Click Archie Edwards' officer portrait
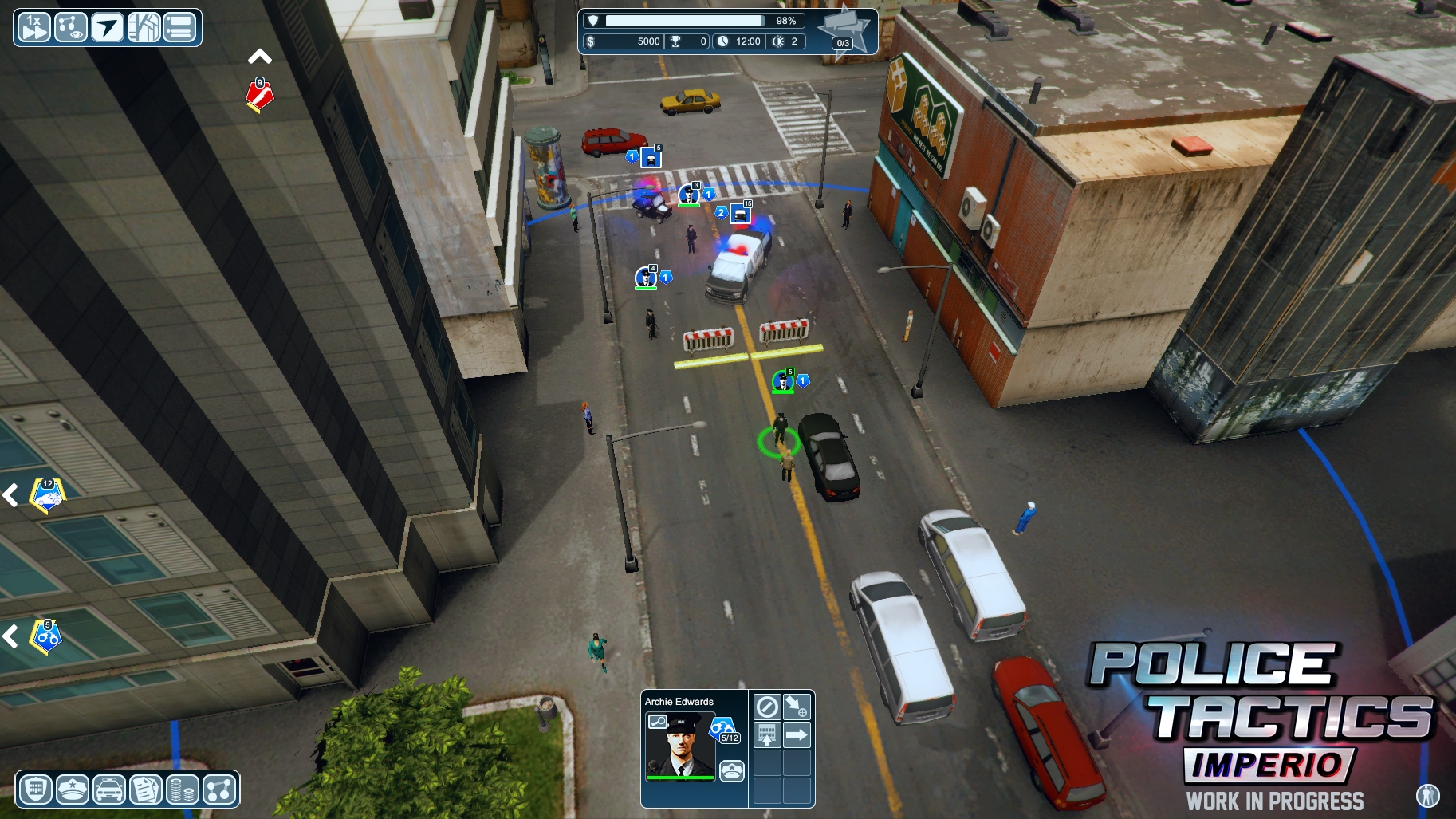The width and height of the screenshot is (1456, 819). (x=679, y=745)
